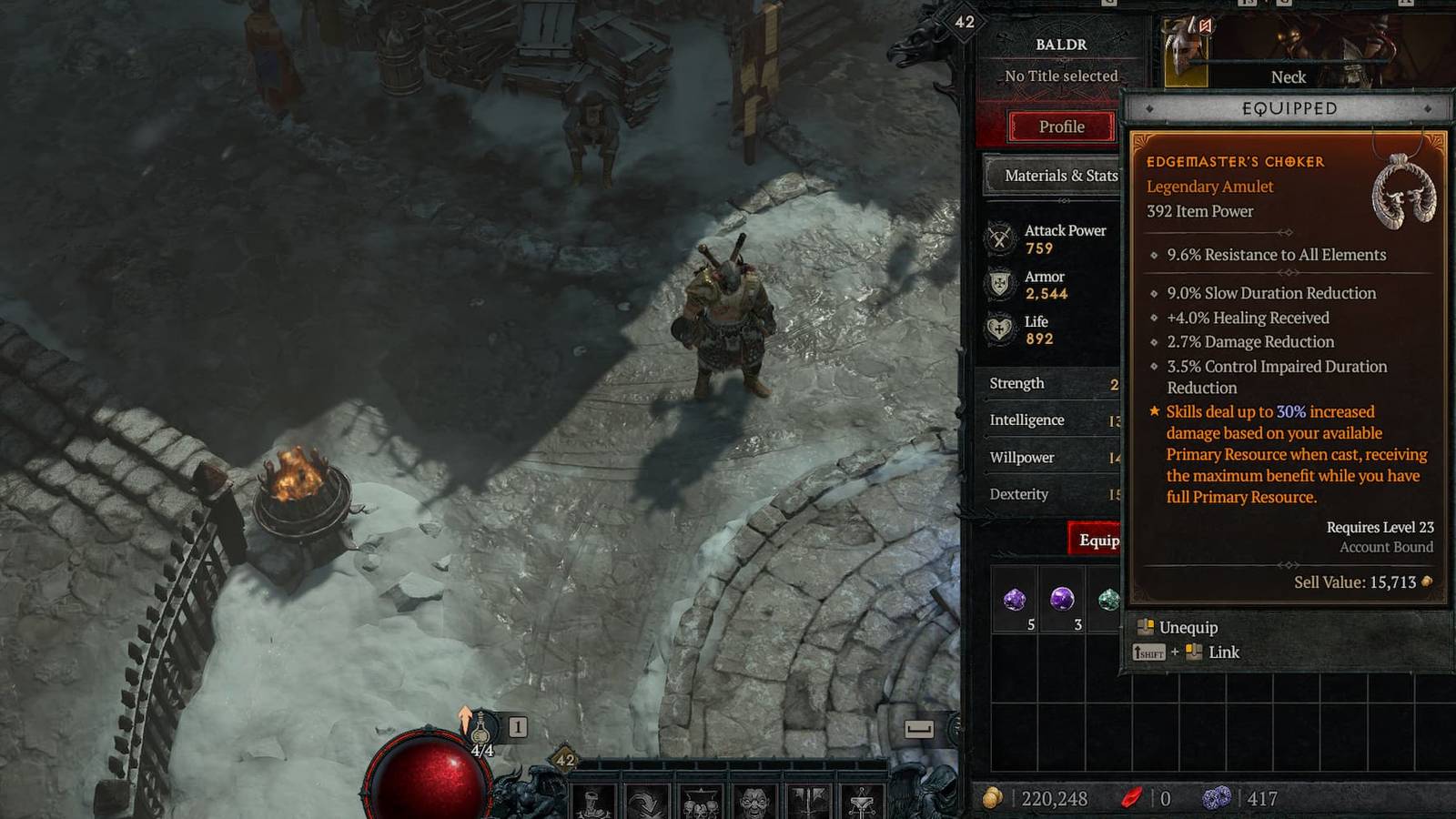Click the health potion icon above the skill bar
Screen dimensions: 1456x819
coord(480,728)
